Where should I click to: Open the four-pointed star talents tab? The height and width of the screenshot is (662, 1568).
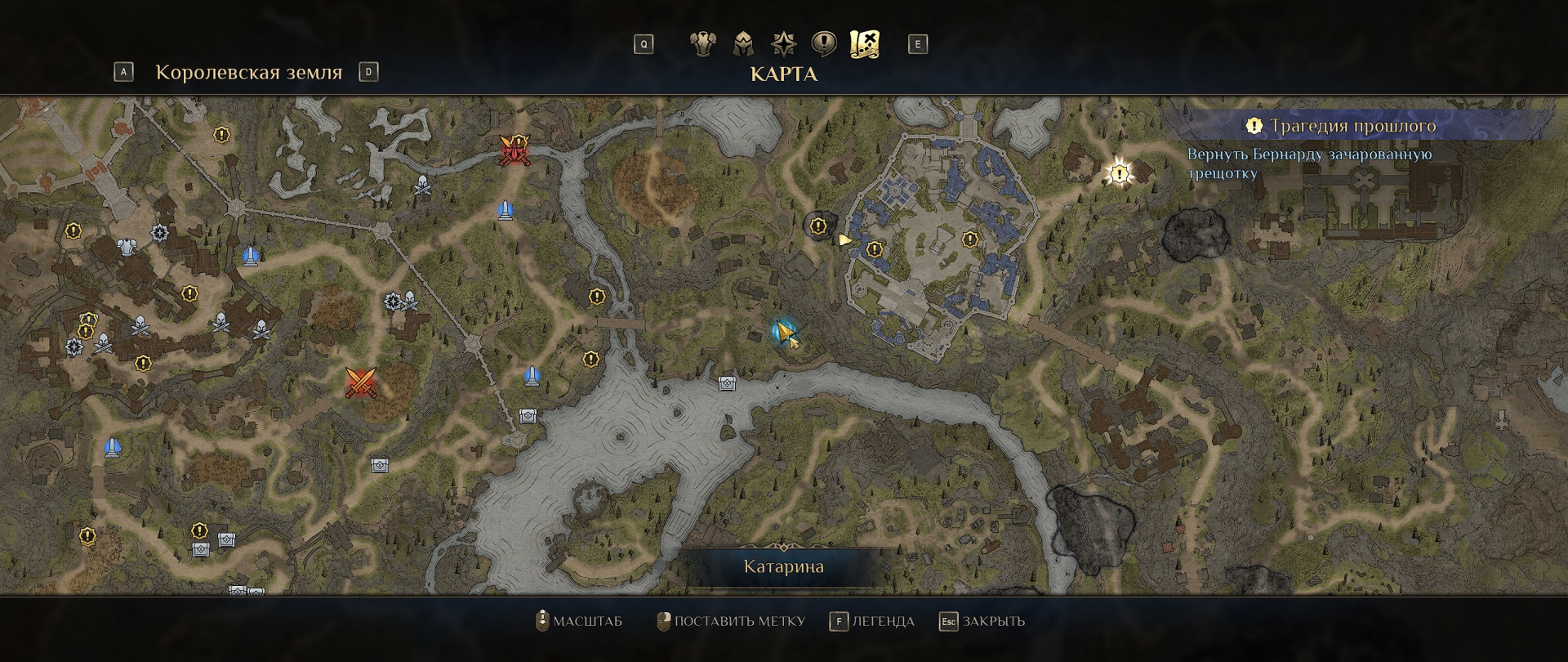click(x=784, y=43)
